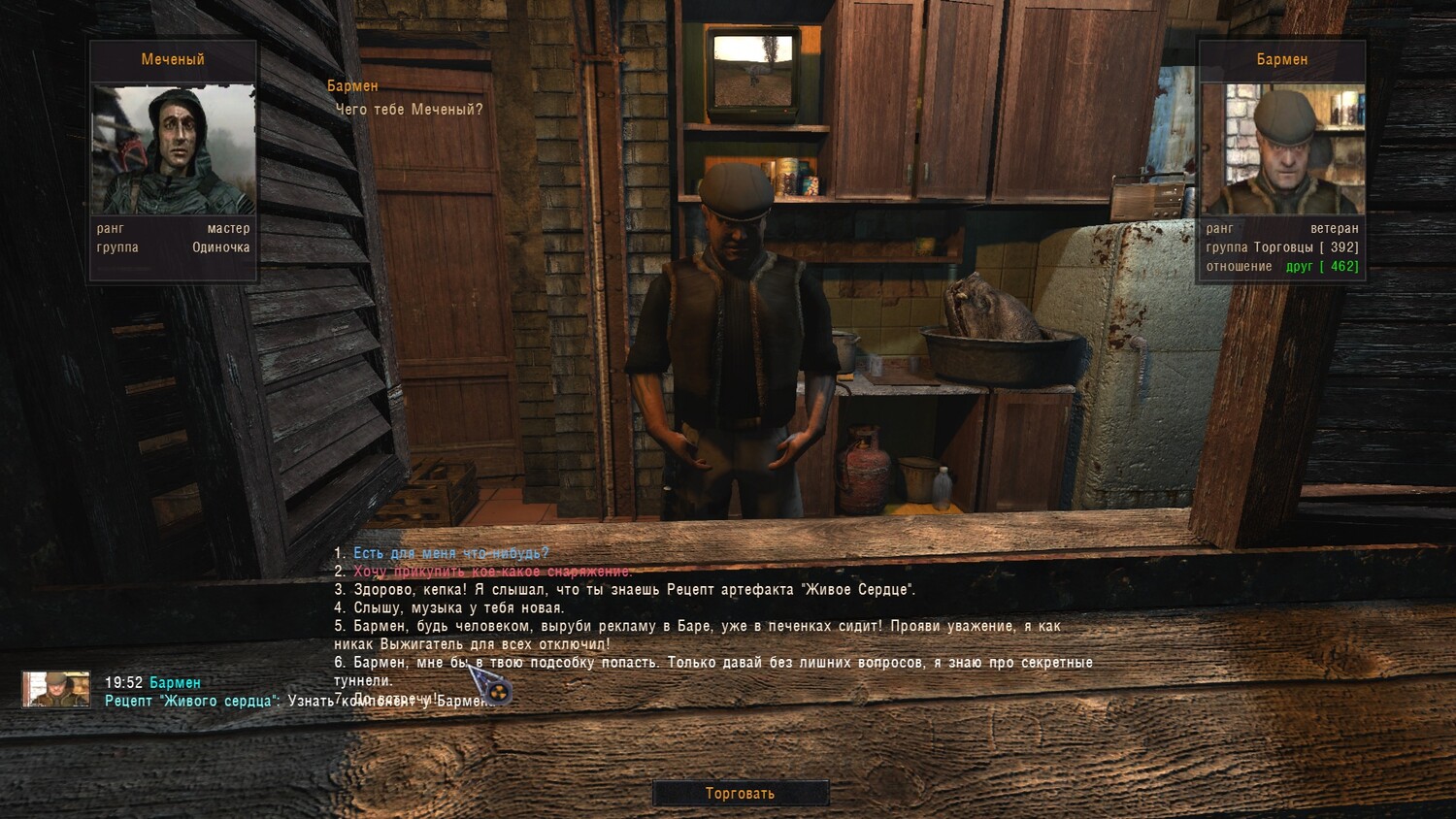Pick the reply about new music

pyautogui.click(x=458, y=608)
